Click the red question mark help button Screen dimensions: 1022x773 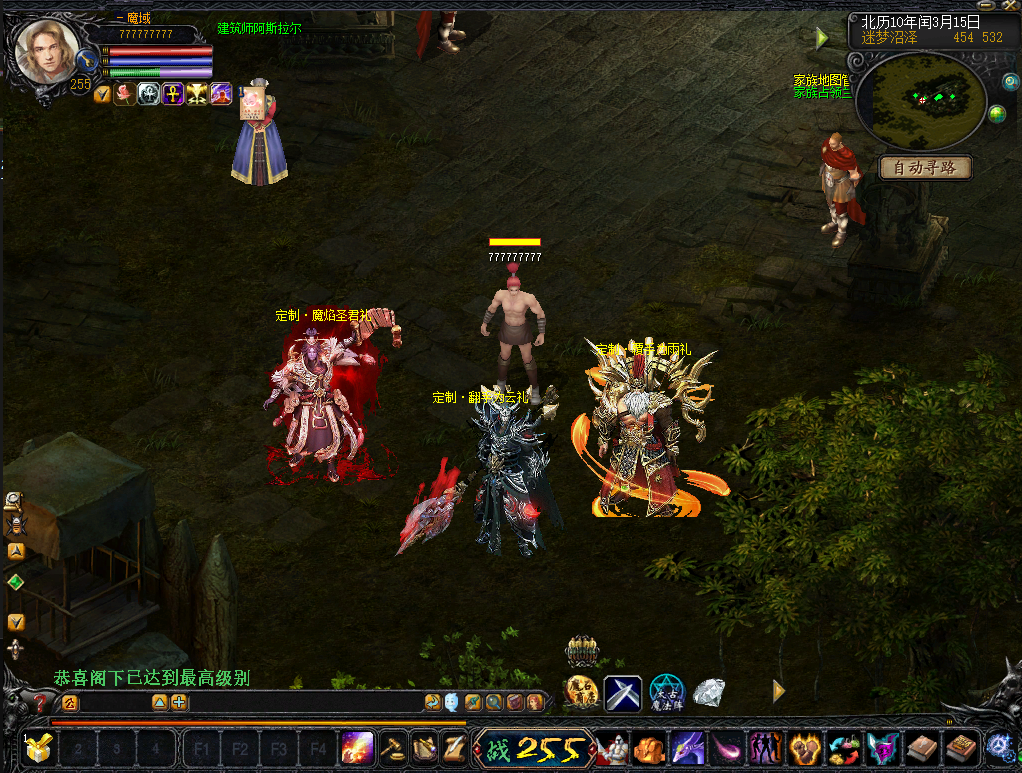40,702
